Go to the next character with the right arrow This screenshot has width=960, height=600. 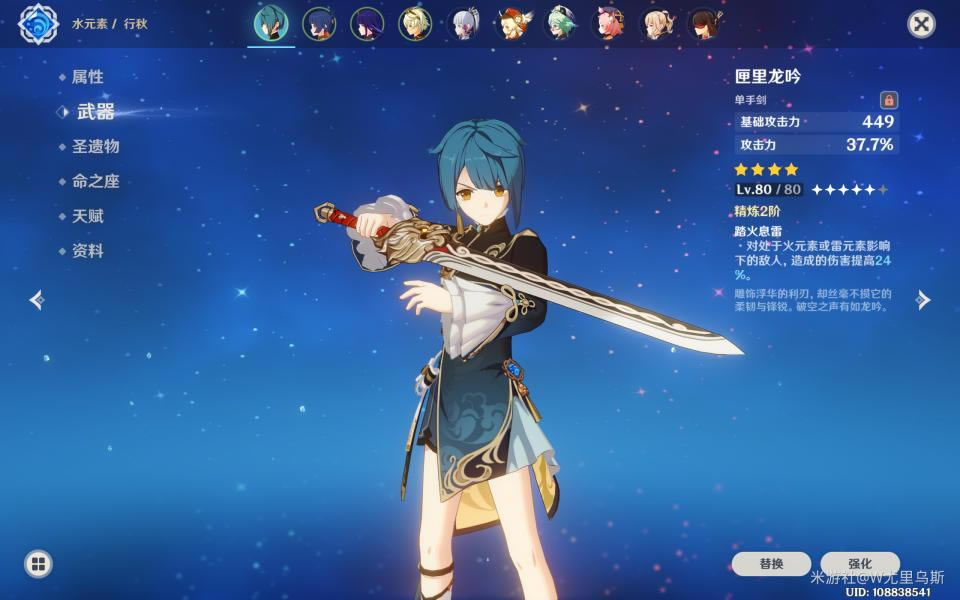(x=923, y=300)
